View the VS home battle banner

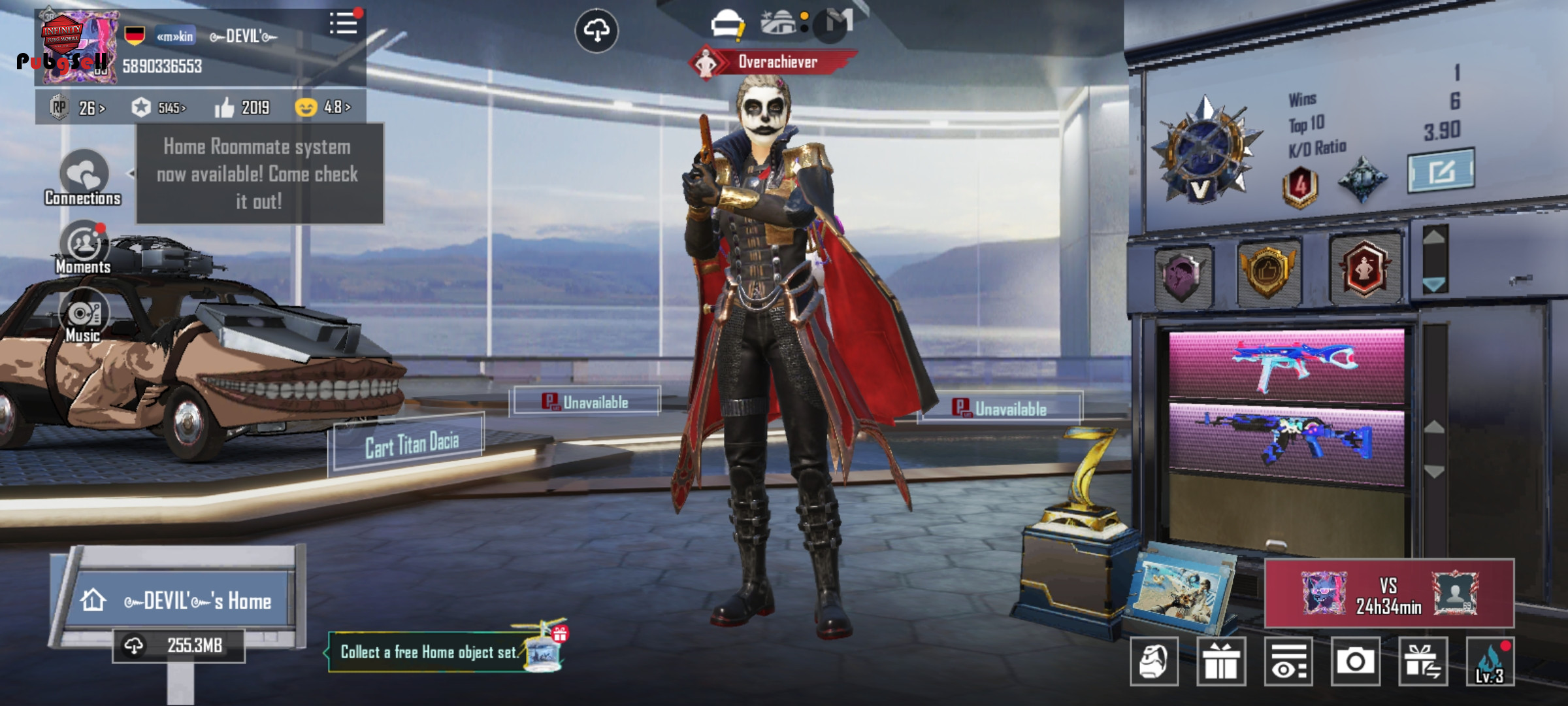point(1389,594)
